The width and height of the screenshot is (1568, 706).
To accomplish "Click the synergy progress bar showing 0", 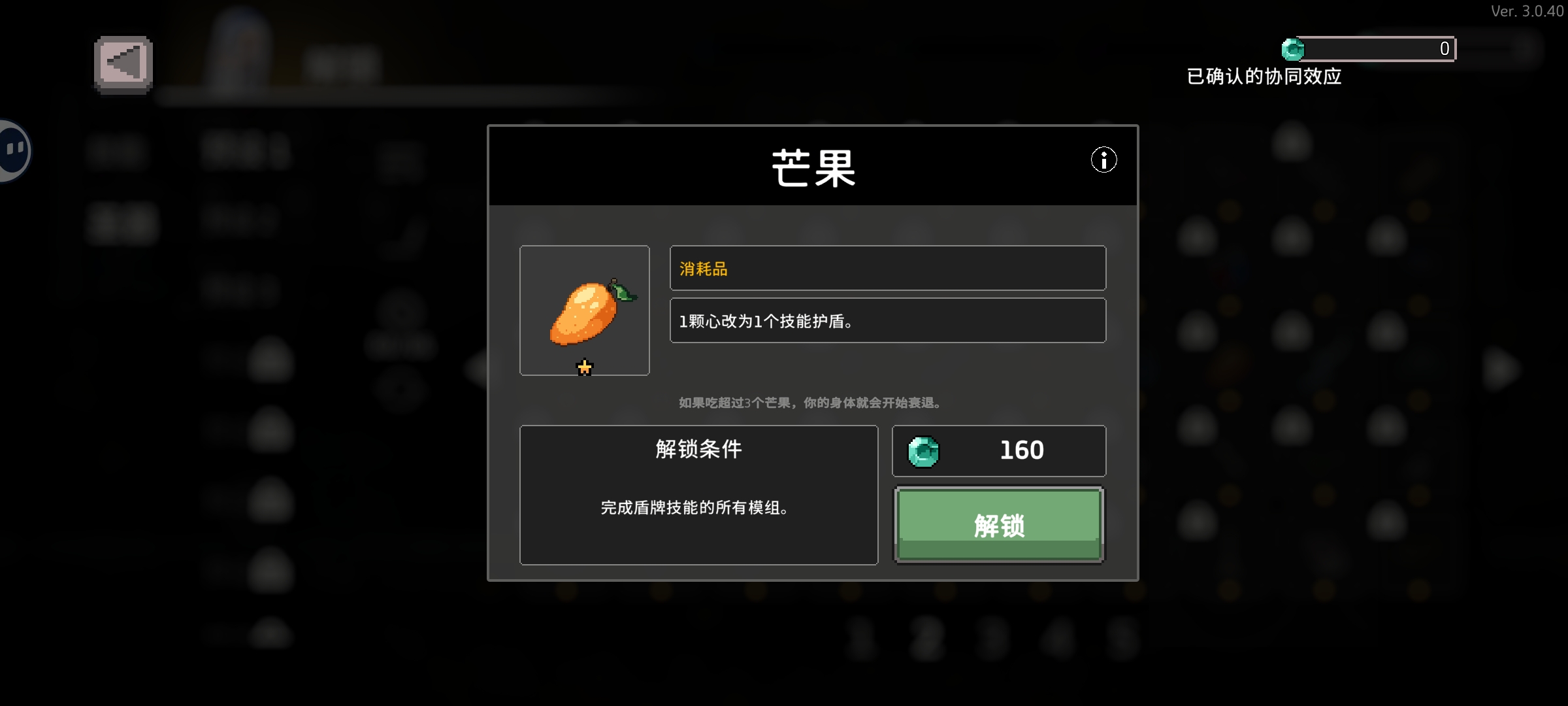I will [1369, 48].
